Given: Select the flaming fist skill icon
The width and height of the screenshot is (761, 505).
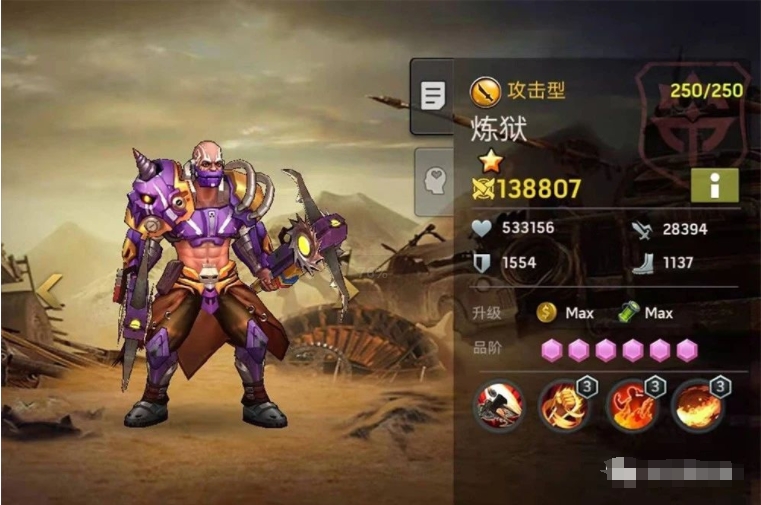Looking at the screenshot, I should (563, 406).
